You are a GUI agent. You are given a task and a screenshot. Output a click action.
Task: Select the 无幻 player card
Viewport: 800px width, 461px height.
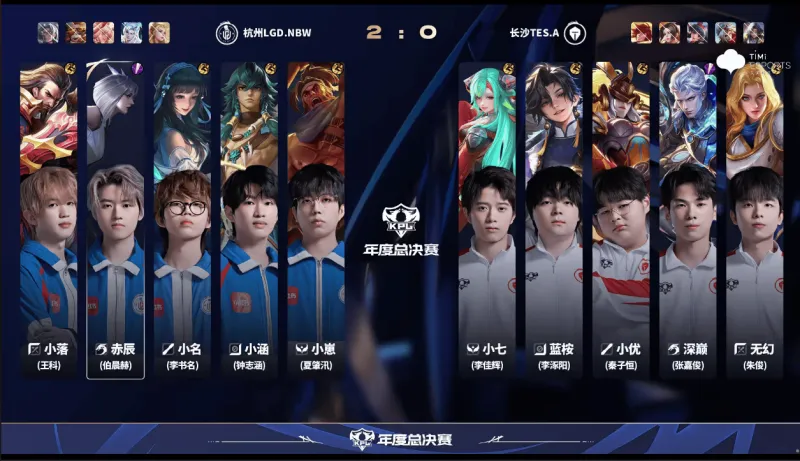[755, 220]
